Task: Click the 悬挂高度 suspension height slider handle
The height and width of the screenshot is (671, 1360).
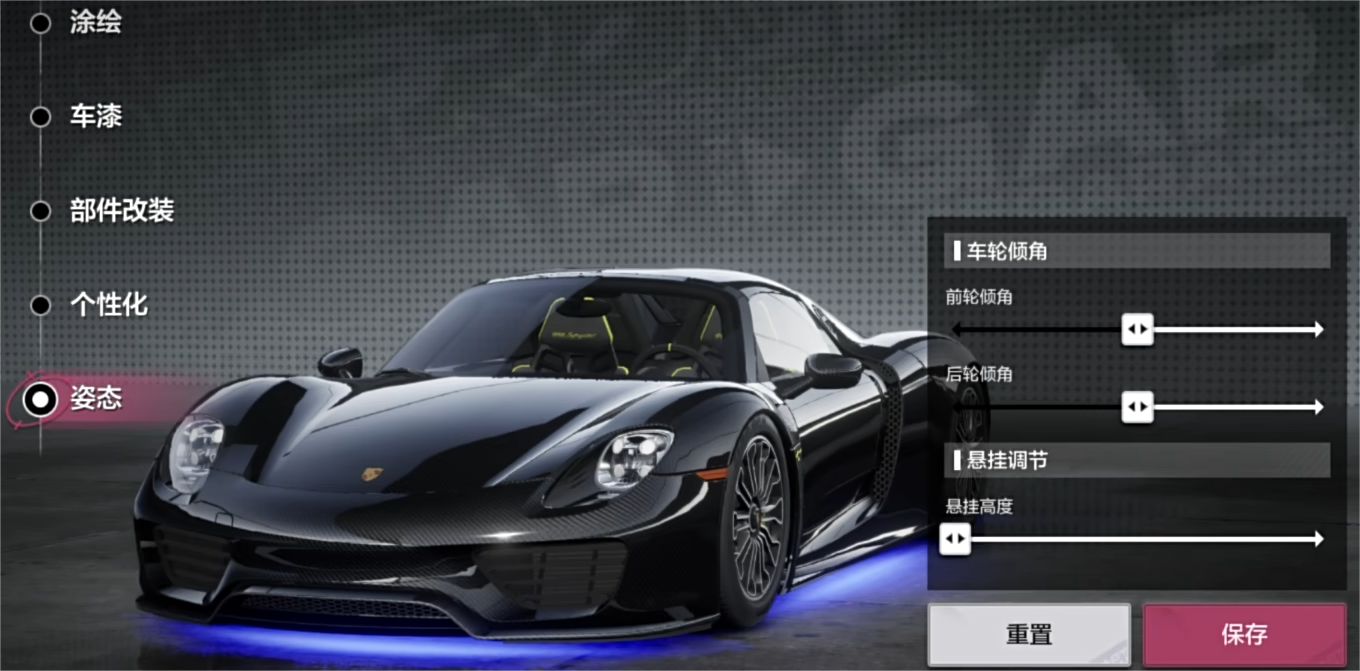Action: point(955,539)
